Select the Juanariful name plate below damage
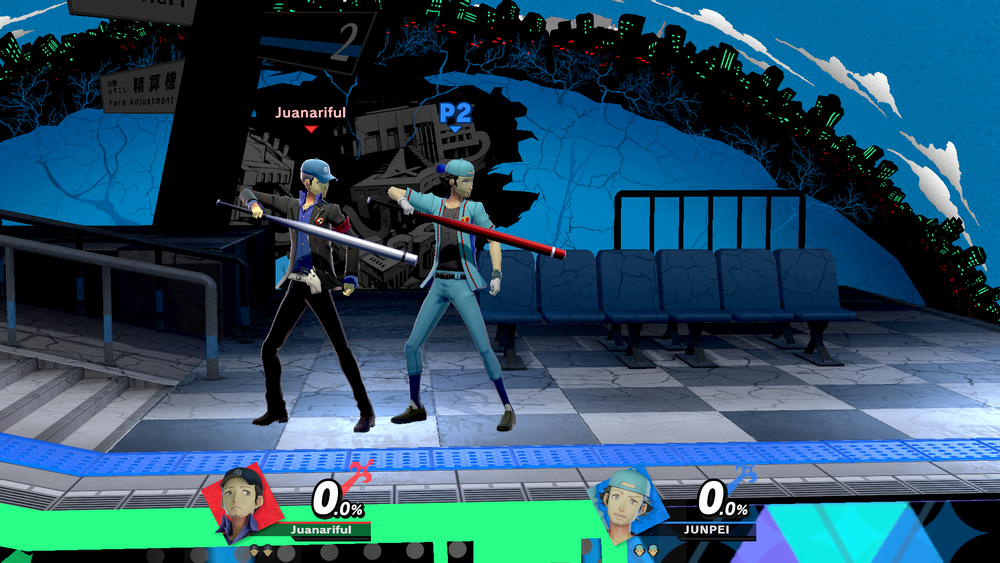 coord(321,529)
